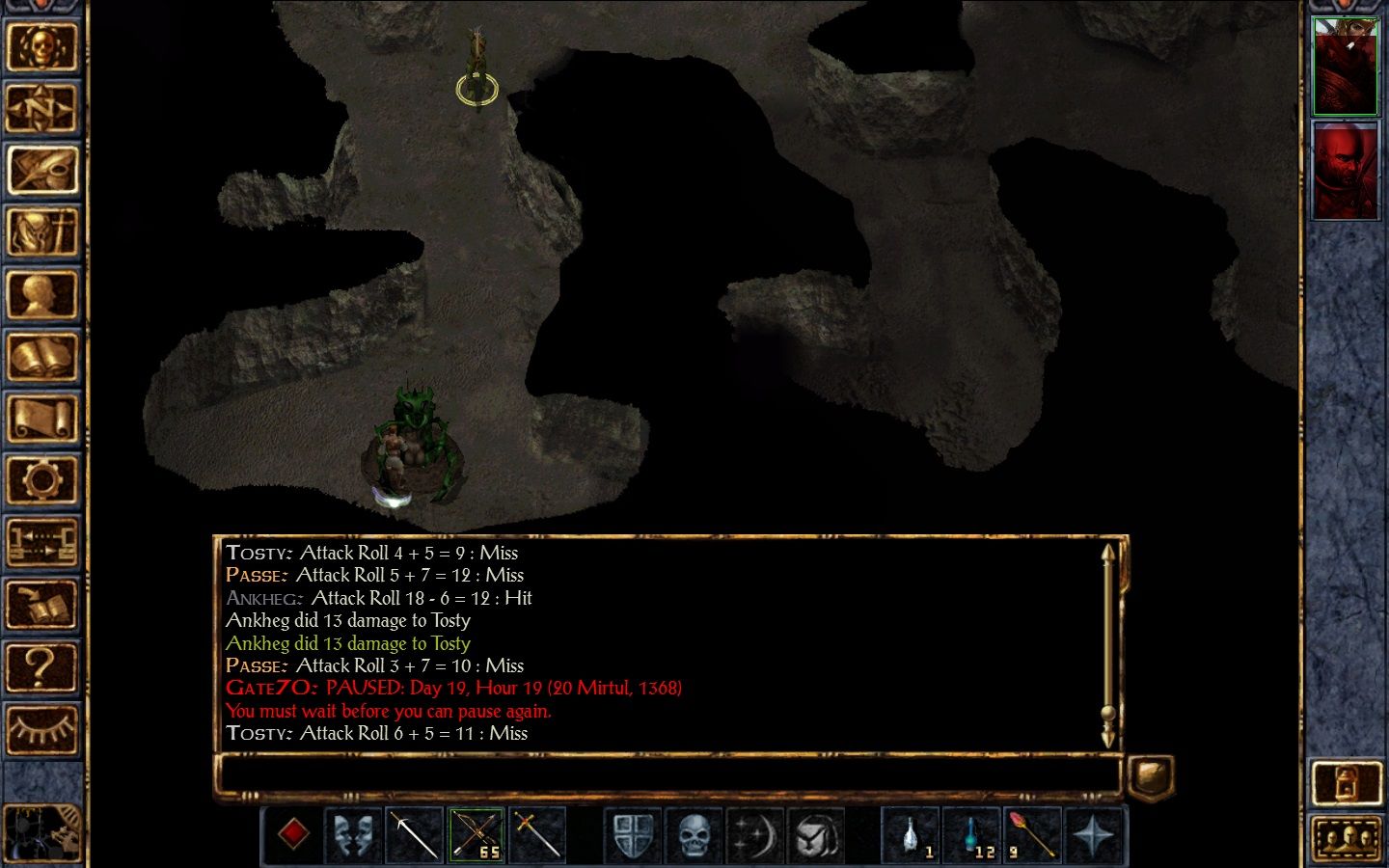Click the chat text input bar
This screenshot has height=868, width=1389.
pyautogui.click(x=667, y=775)
